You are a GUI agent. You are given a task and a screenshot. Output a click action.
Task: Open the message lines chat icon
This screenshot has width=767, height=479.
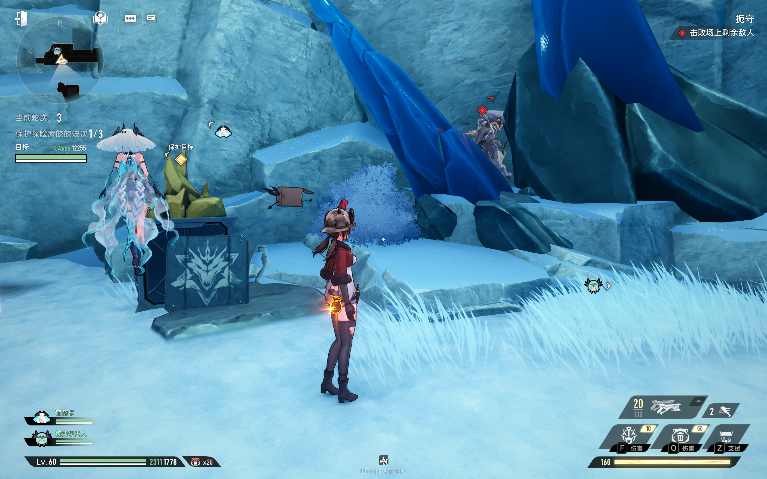pyautogui.click(x=151, y=17)
